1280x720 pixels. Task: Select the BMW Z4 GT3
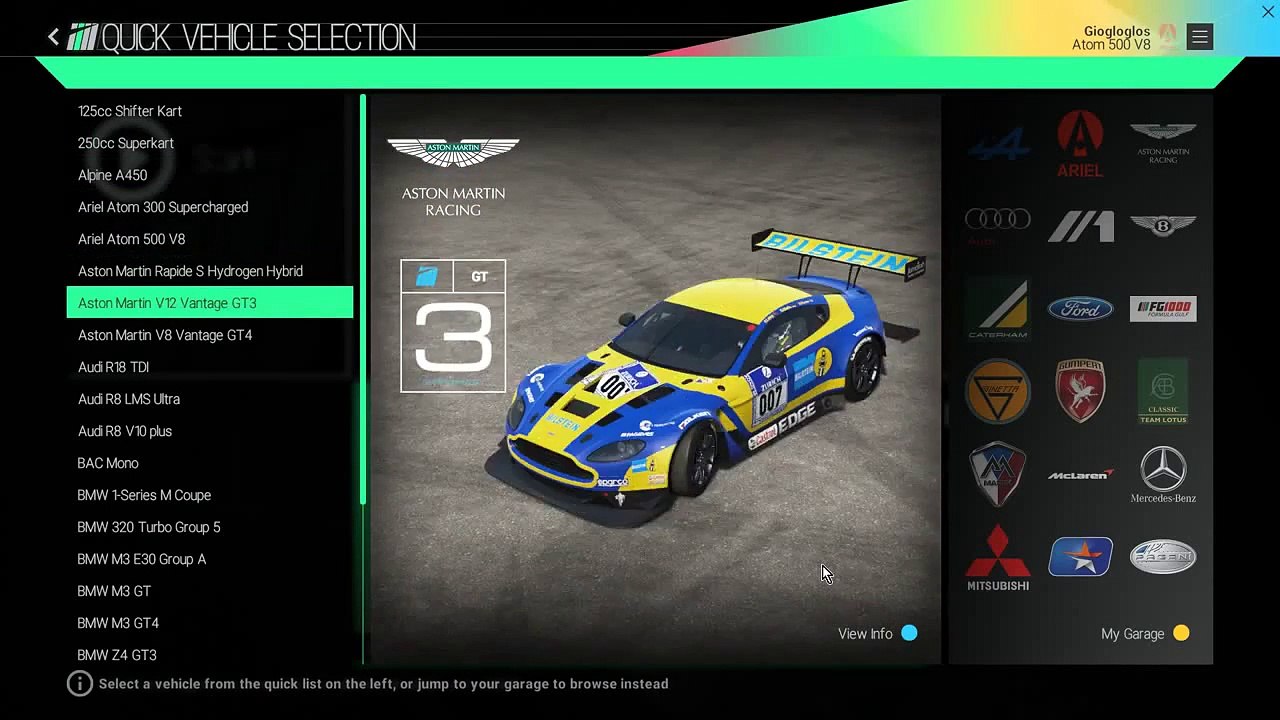pos(117,655)
